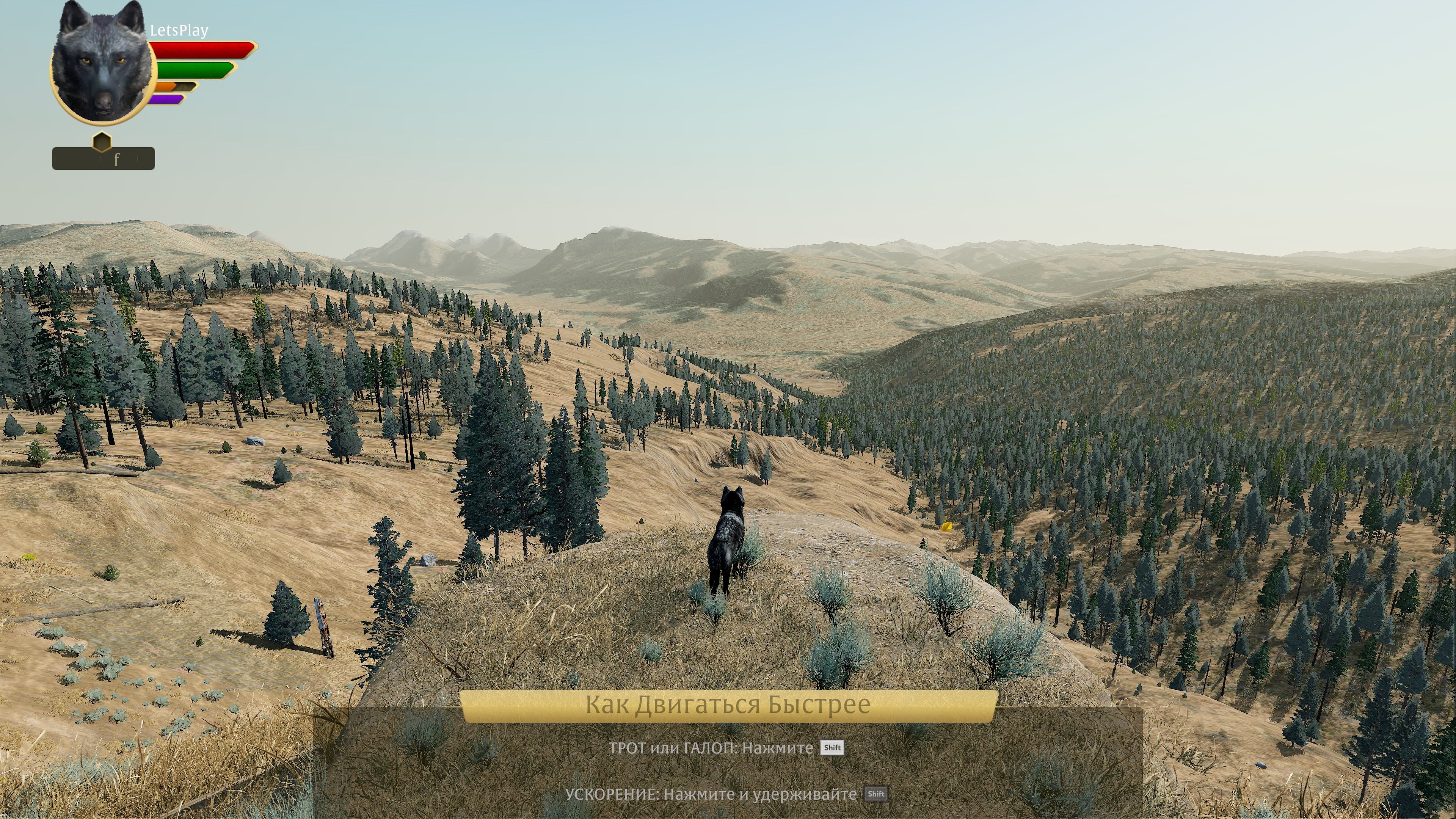
Task: Select the hexagon badge under the portrait
Action: click(x=102, y=142)
